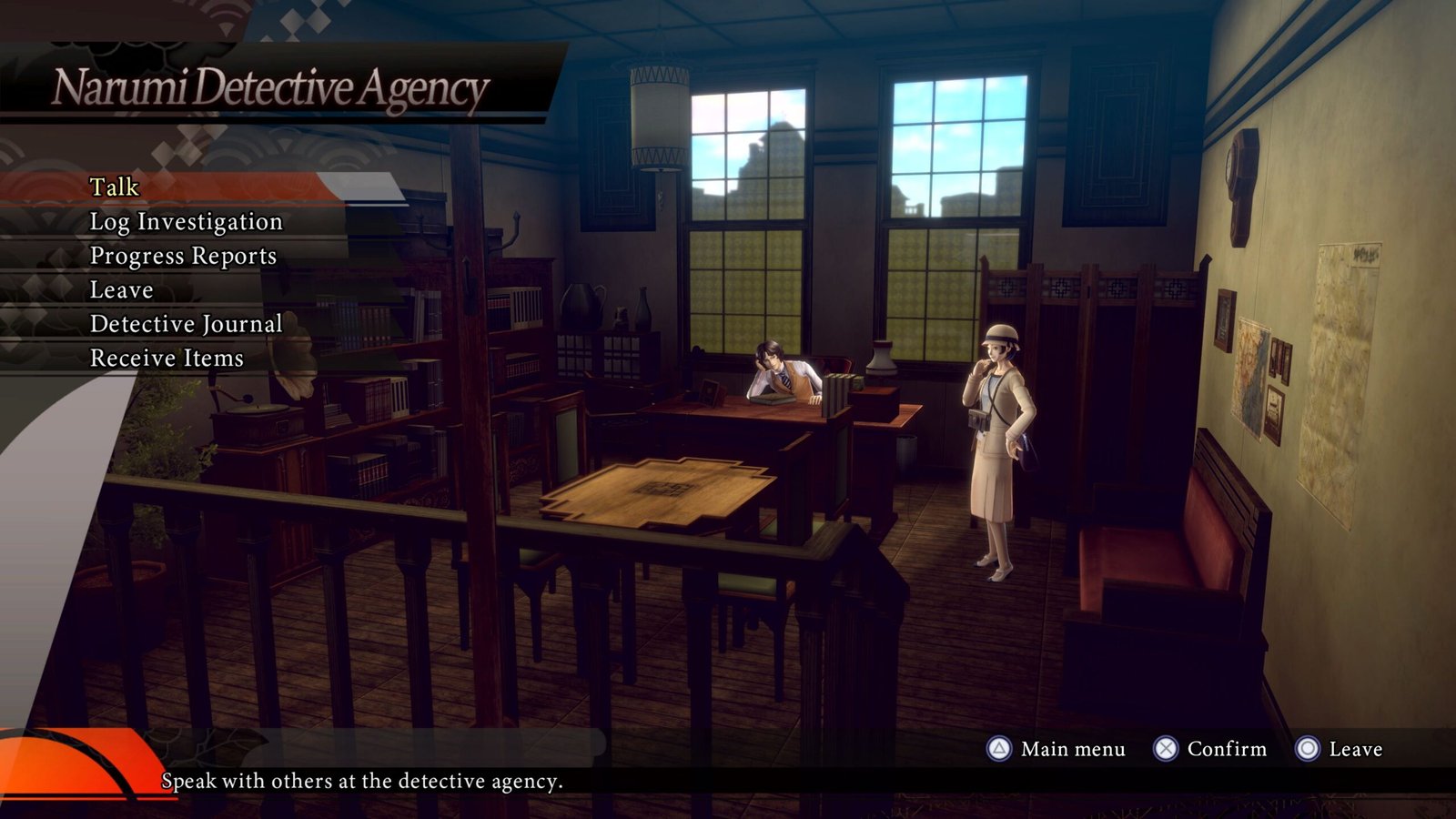Choose the Receive Items option
This screenshot has width=1456, height=819.
(x=167, y=359)
